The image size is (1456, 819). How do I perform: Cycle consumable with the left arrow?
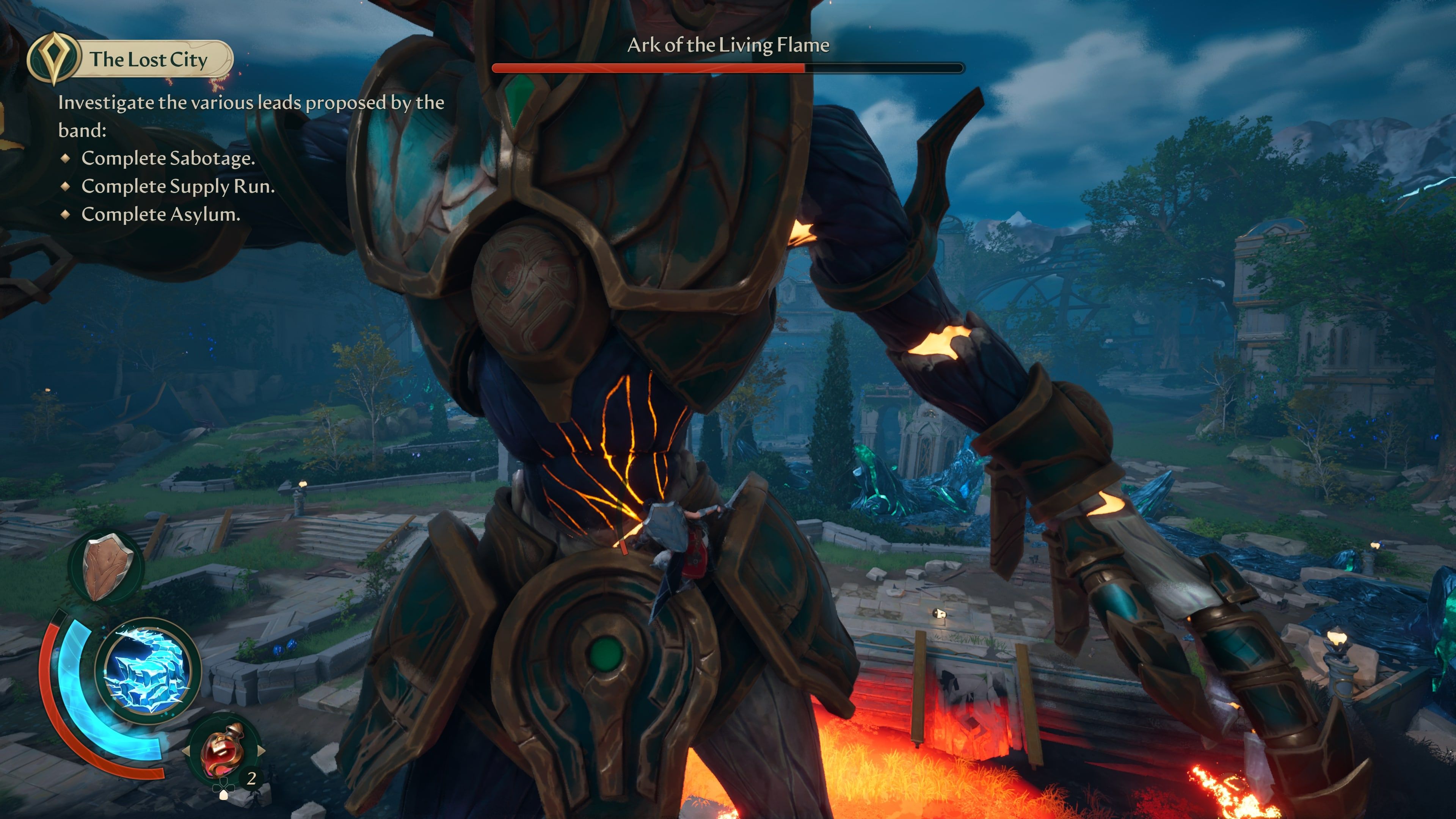pyautogui.click(x=185, y=751)
